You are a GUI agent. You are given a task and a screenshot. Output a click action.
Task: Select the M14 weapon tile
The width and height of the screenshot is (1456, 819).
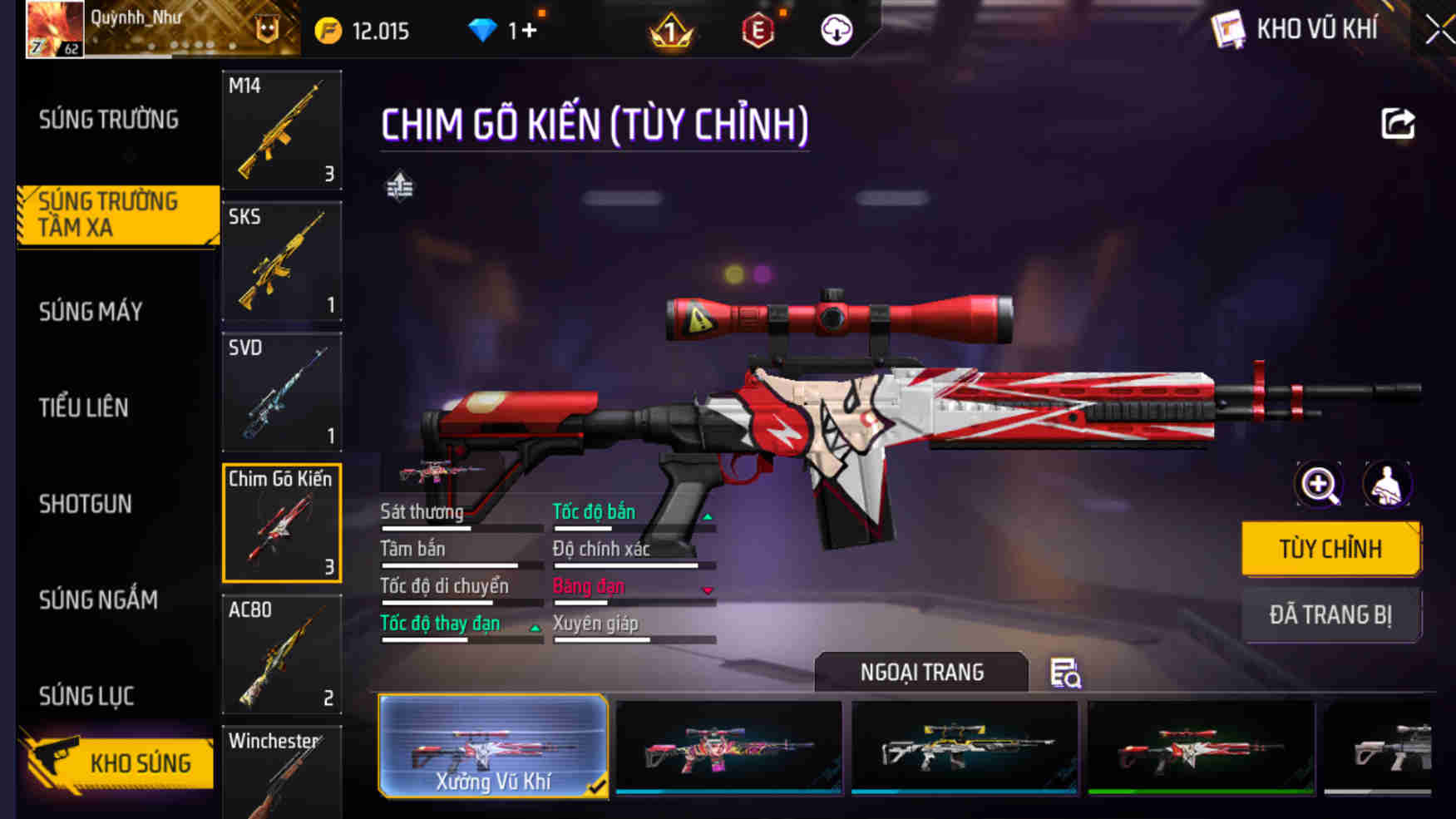pyautogui.click(x=282, y=130)
